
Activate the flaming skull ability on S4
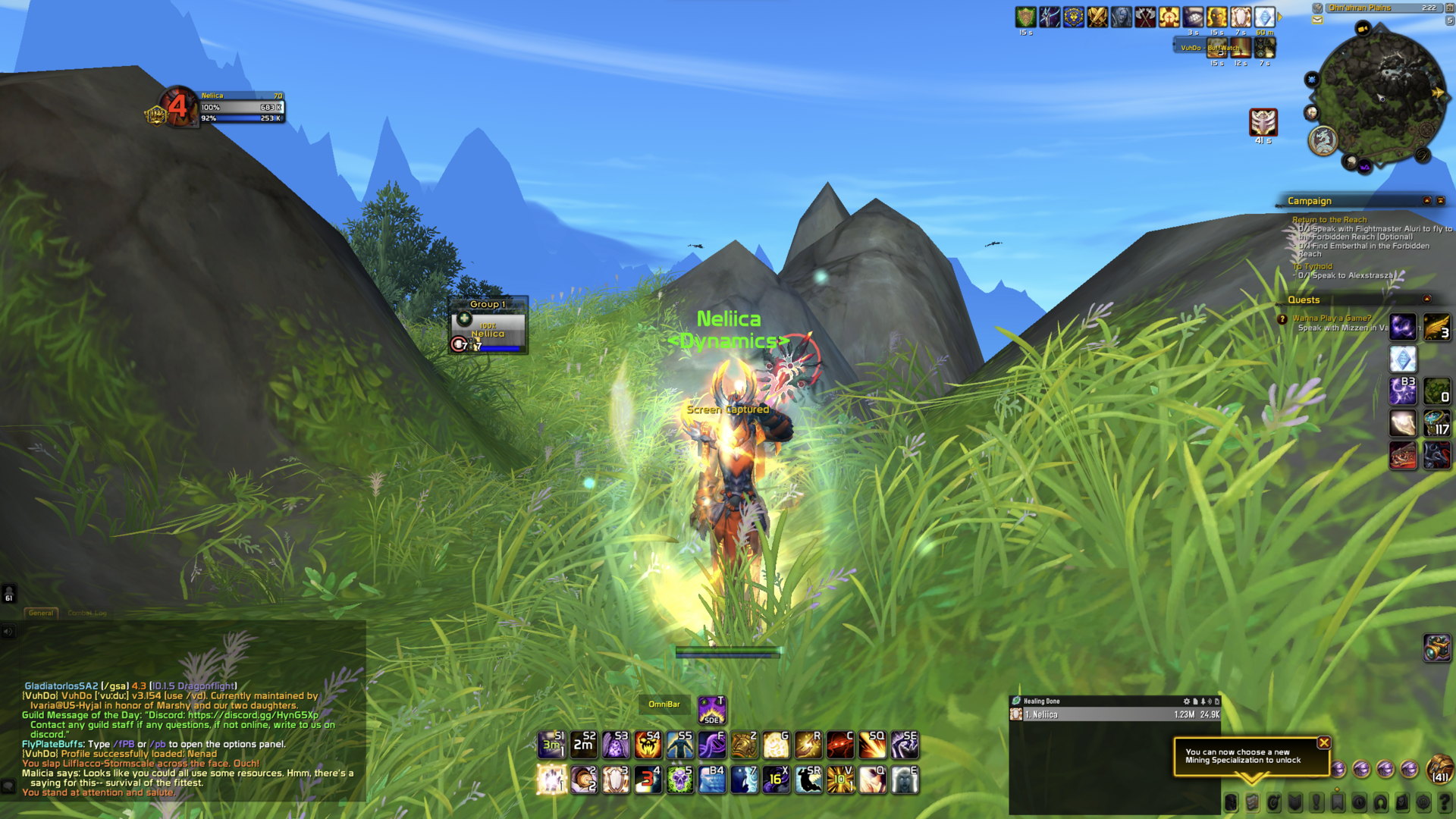tap(648, 745)
